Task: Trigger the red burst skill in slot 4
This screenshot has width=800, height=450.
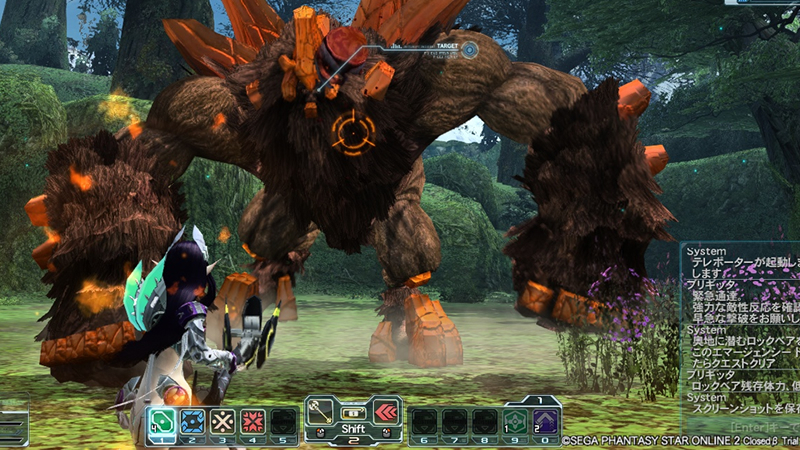Action: pos(253,420)
